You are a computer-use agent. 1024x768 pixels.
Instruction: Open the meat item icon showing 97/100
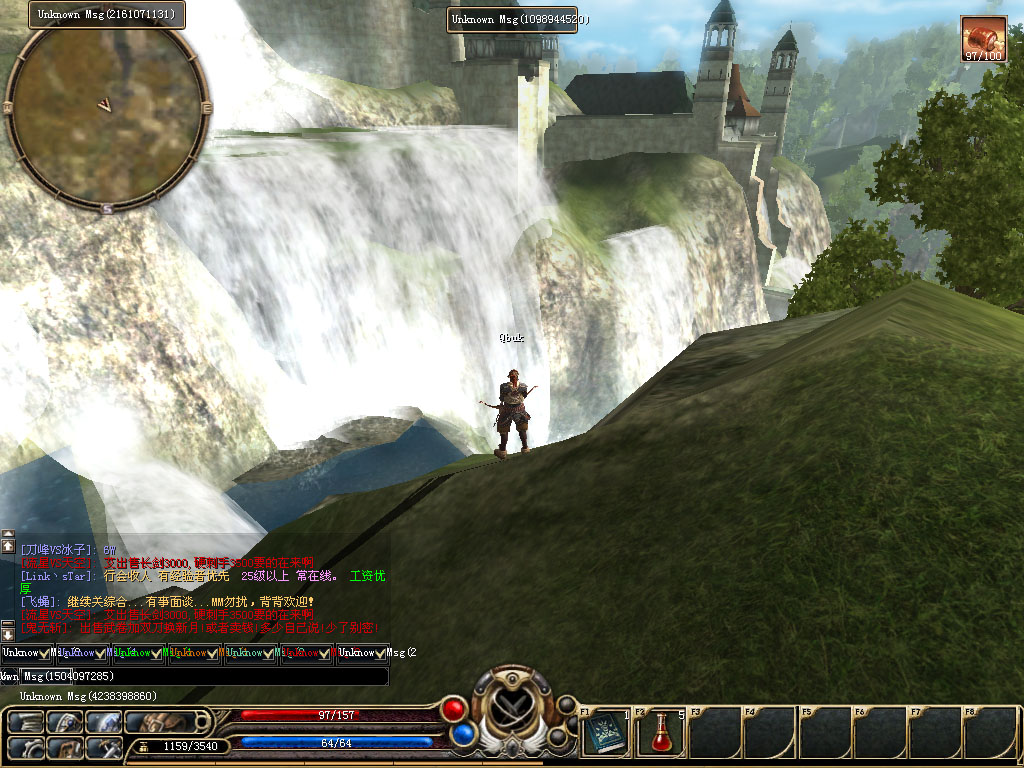tap(983, 39)
